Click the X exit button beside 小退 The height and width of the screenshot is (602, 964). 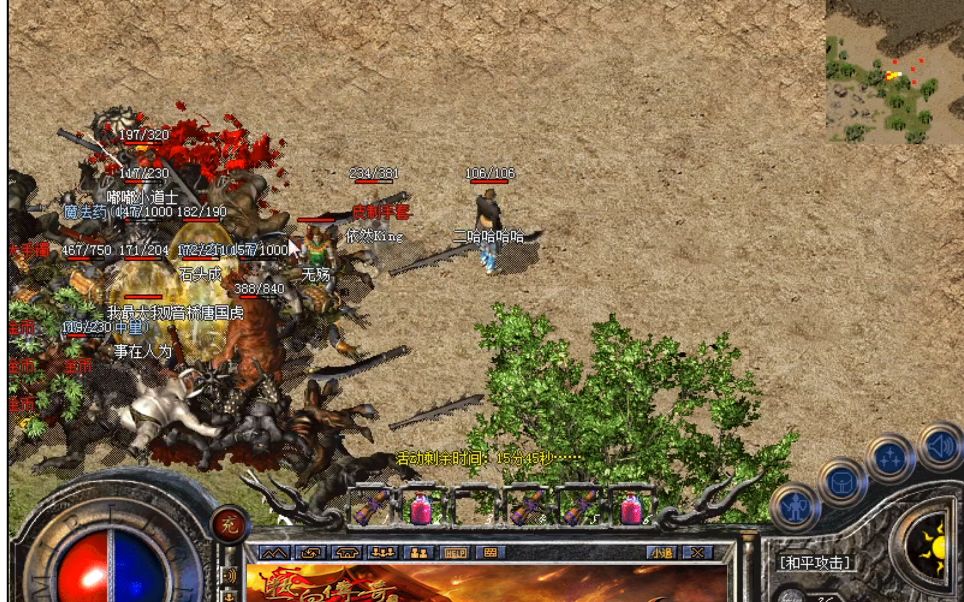pos(696,552)
